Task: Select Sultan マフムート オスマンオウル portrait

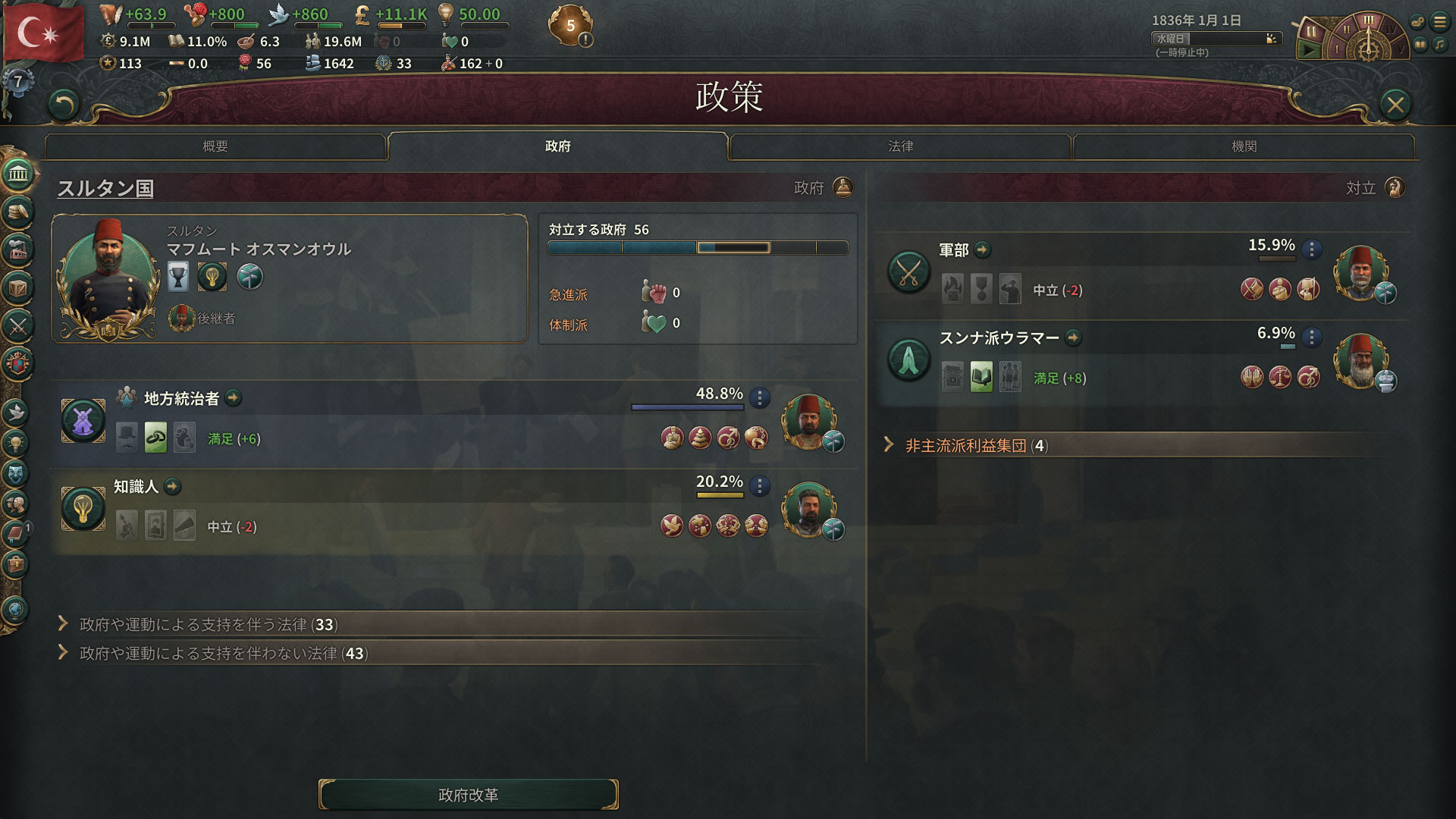Action: [x=106, y=277]
